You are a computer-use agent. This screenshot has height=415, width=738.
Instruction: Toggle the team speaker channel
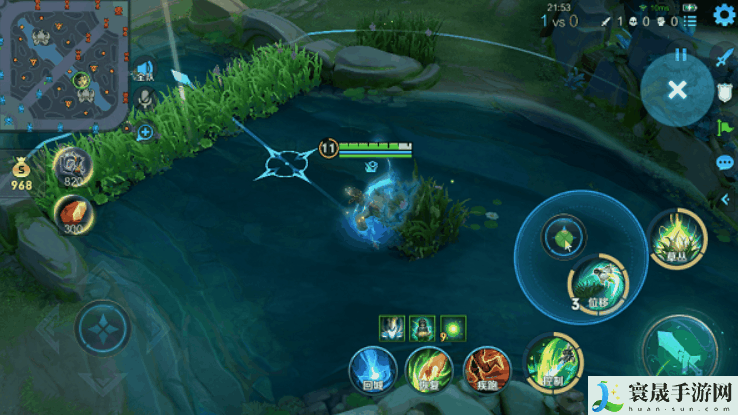[x=146, y=70]
